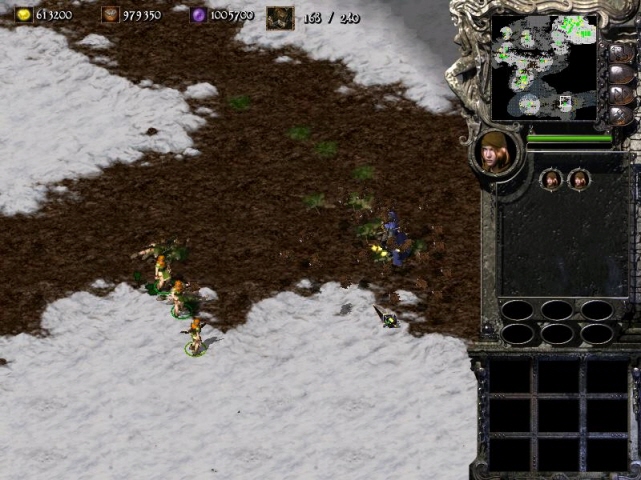The height and width of the screenshot is (480, 641).
Task: Click the crossed-tools button beside the minimap
Action: (x=619, y=116)
